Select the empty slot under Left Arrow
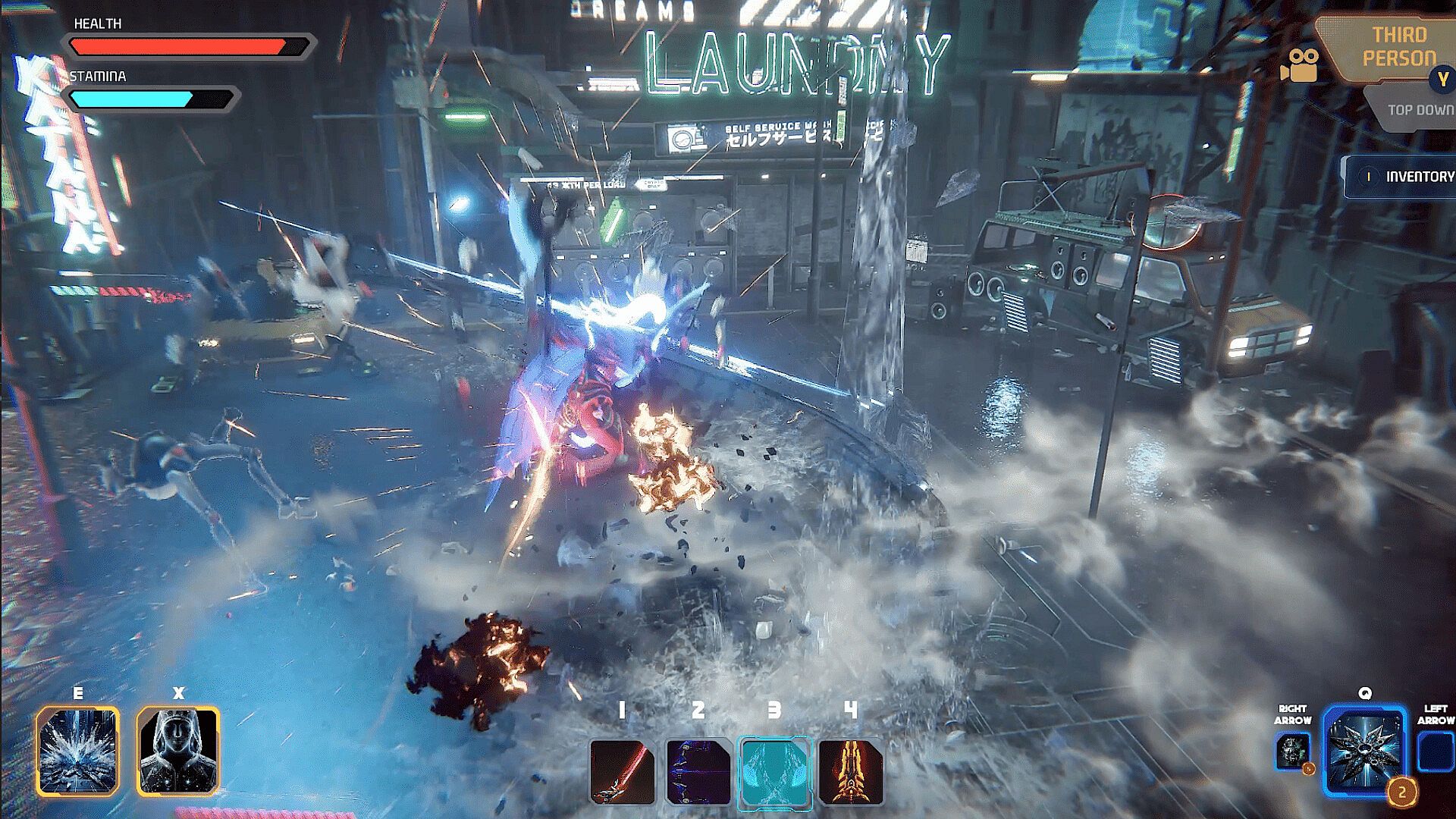 [x=1436, y=752]
